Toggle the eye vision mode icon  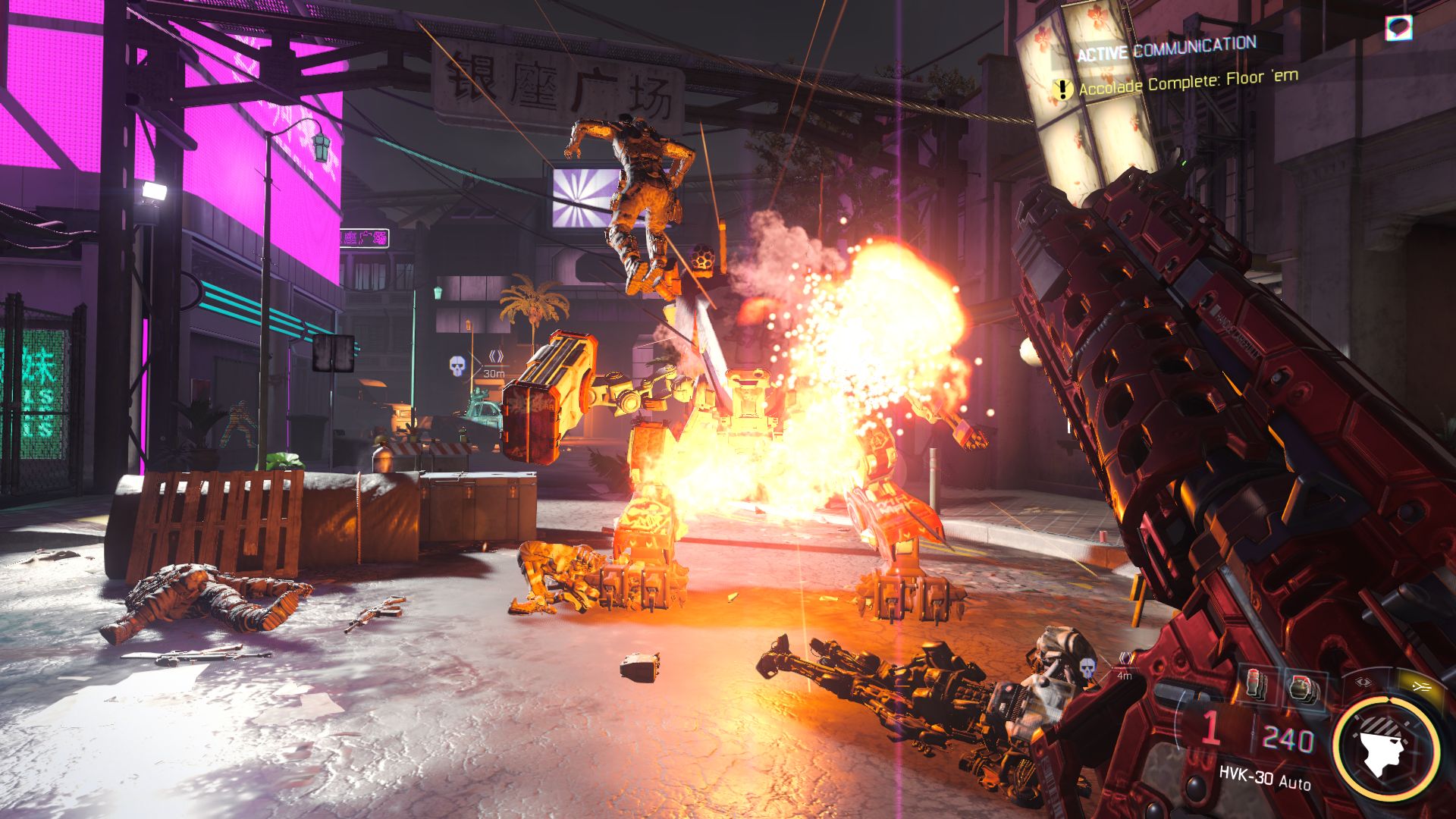pyautogui.click(x=1363, y=682)
